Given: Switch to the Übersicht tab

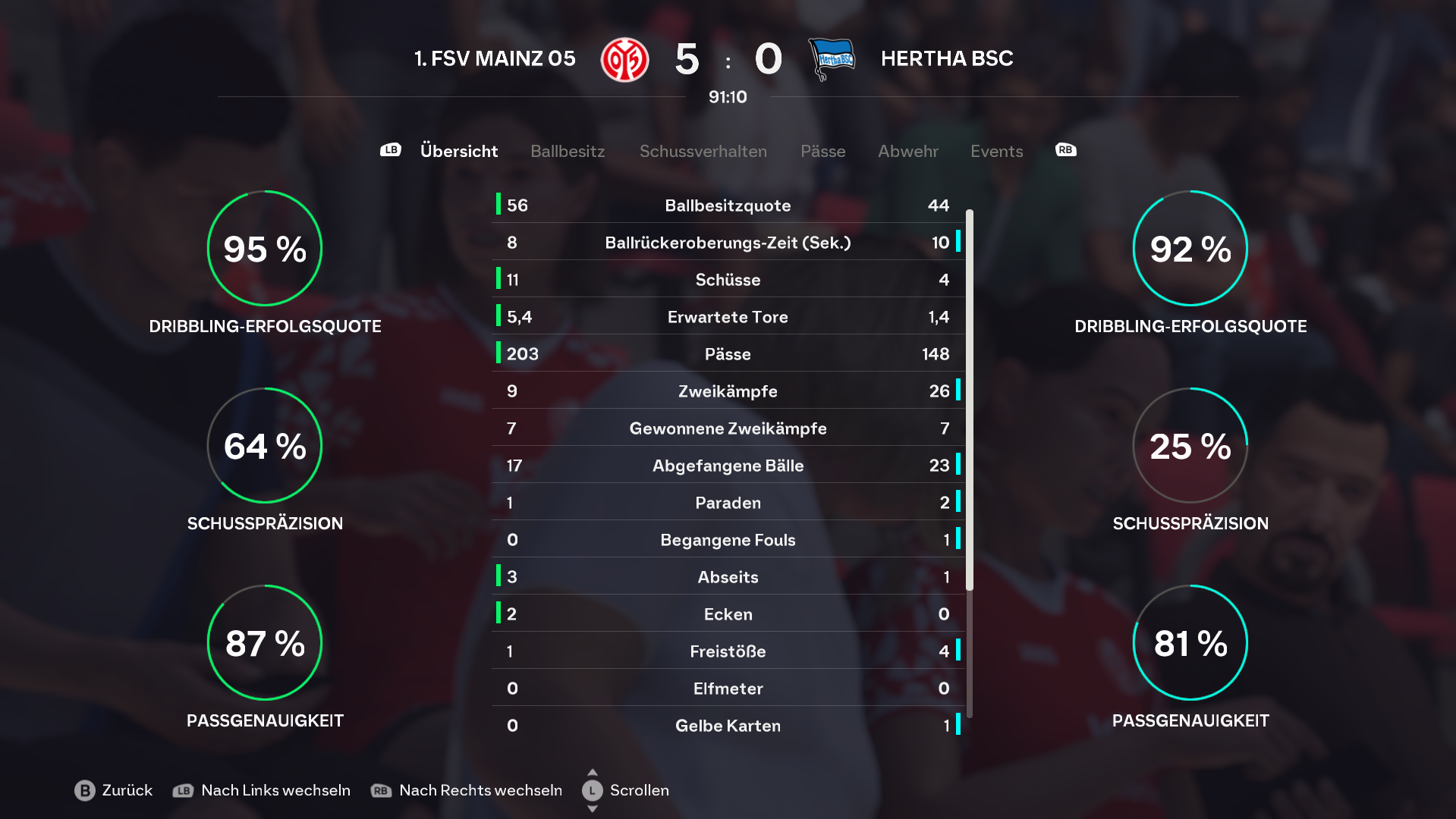Looking at the screenshot, I should pyautogui.click(x=458, y=151).
